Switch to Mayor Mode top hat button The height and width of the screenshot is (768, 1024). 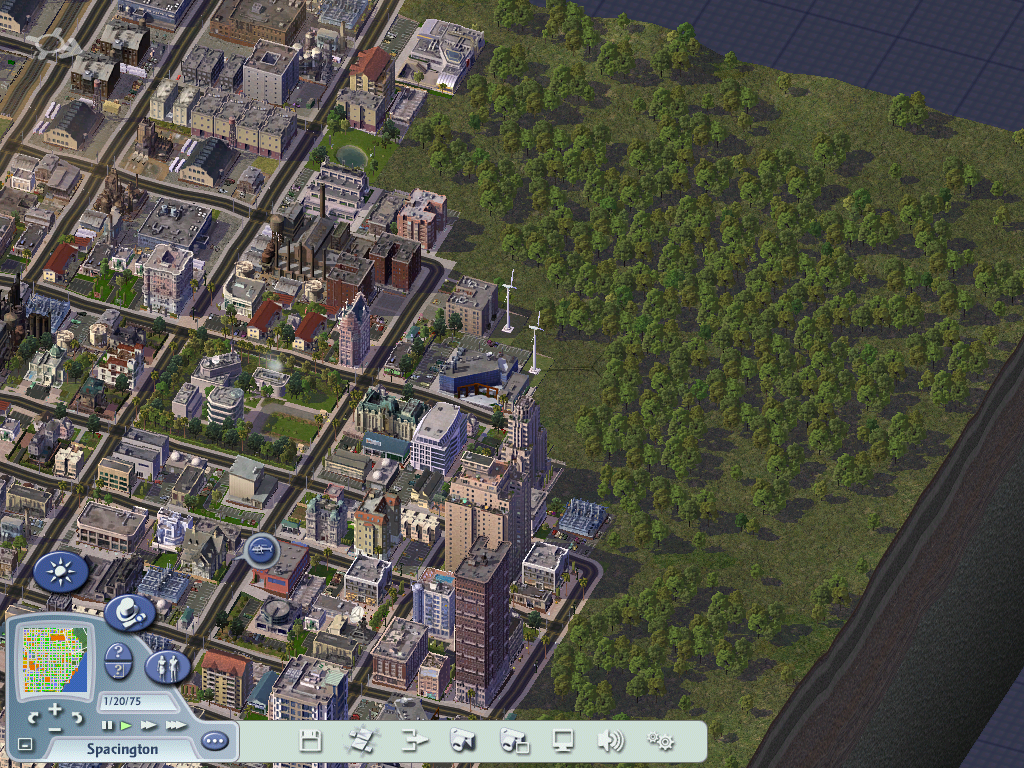pos(128,612)
